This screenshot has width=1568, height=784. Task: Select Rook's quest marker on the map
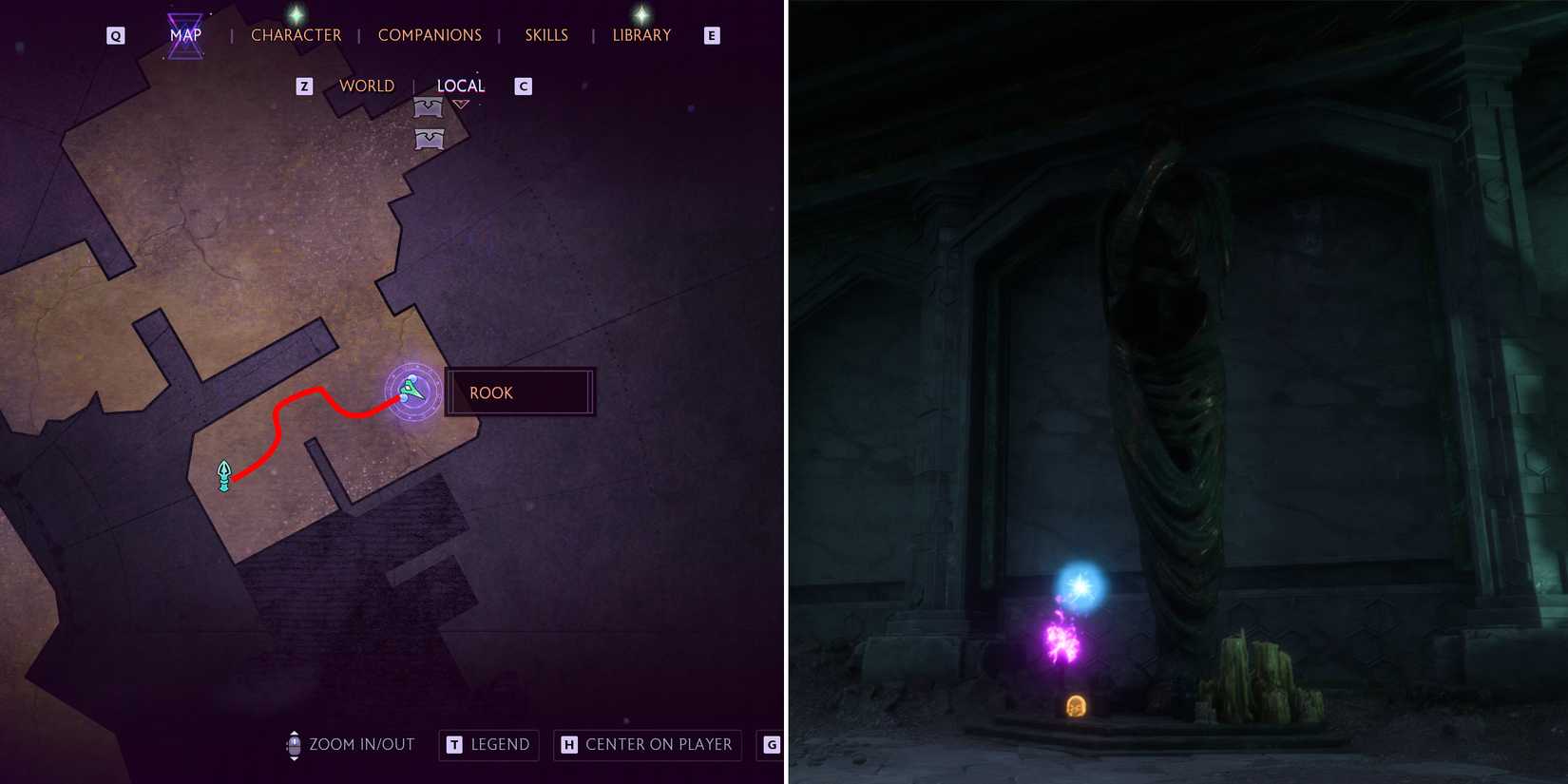(x=411, y=391)
